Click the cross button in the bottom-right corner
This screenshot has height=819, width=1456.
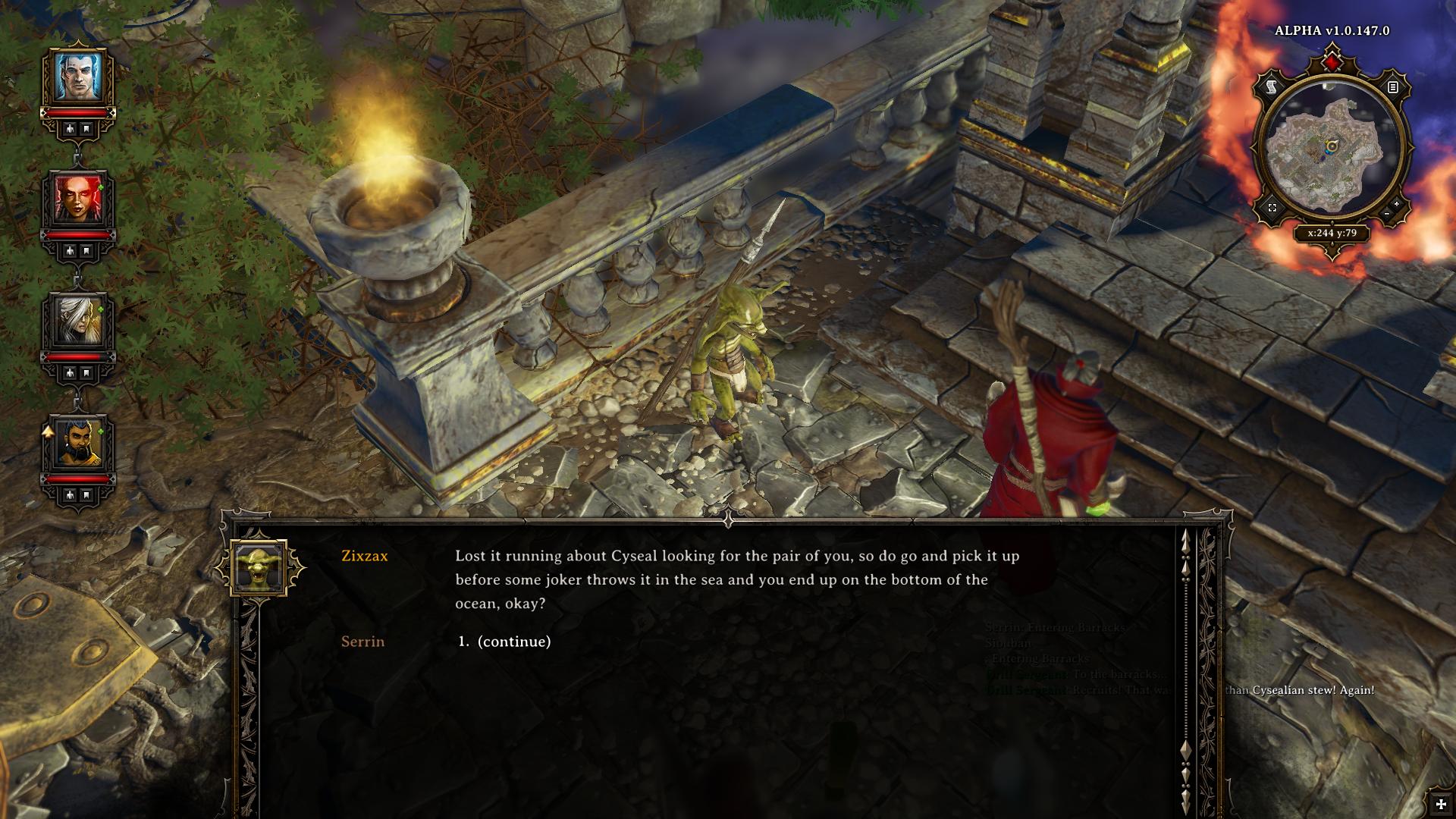[1440, 805]
